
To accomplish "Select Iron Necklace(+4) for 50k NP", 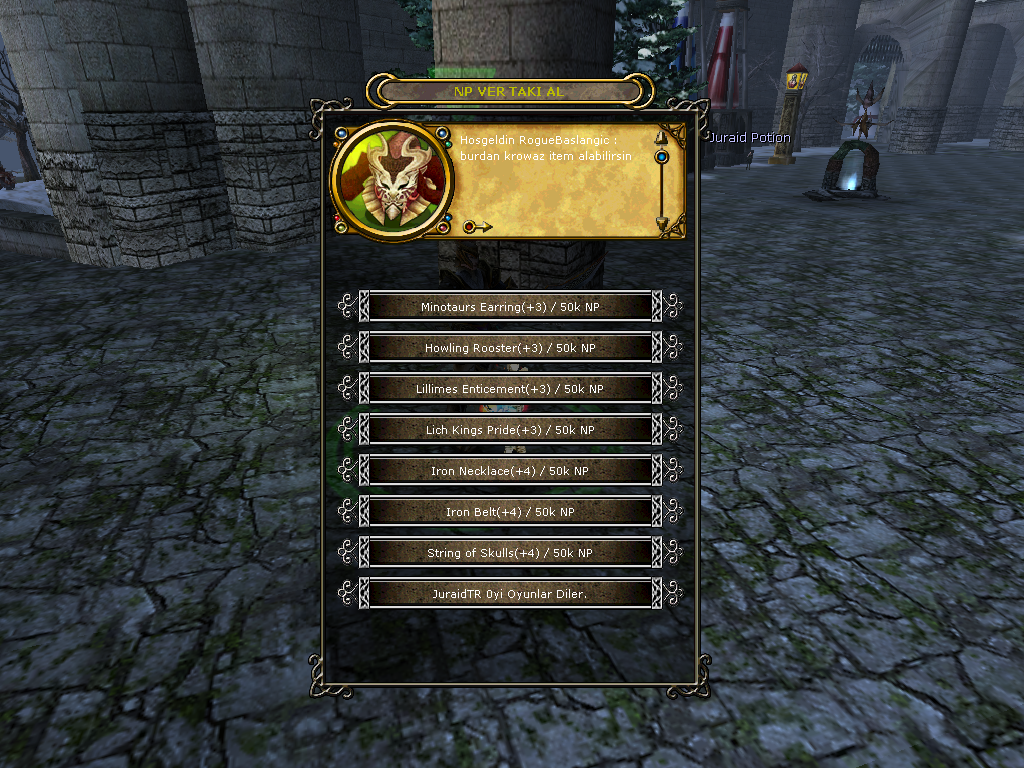I will click(x=510, y=471).
